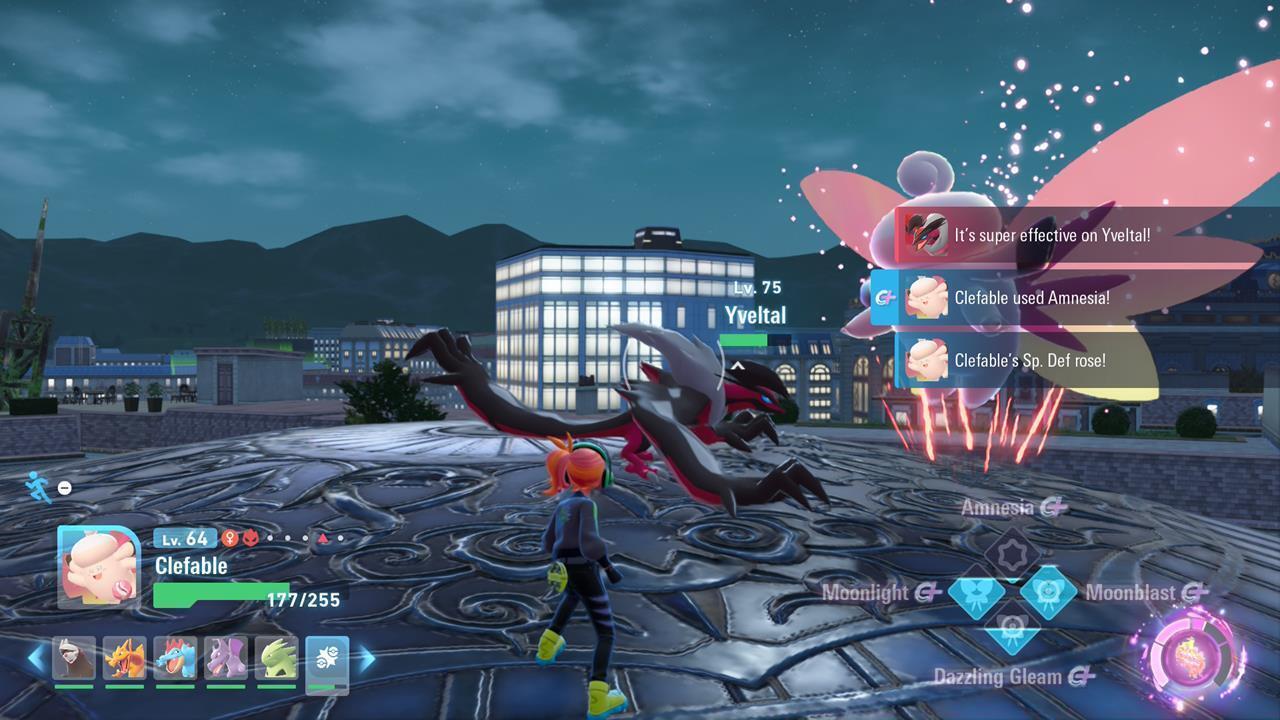Select the Moonlight move icon
1280x720 pixels.
(x=978, y=592)
